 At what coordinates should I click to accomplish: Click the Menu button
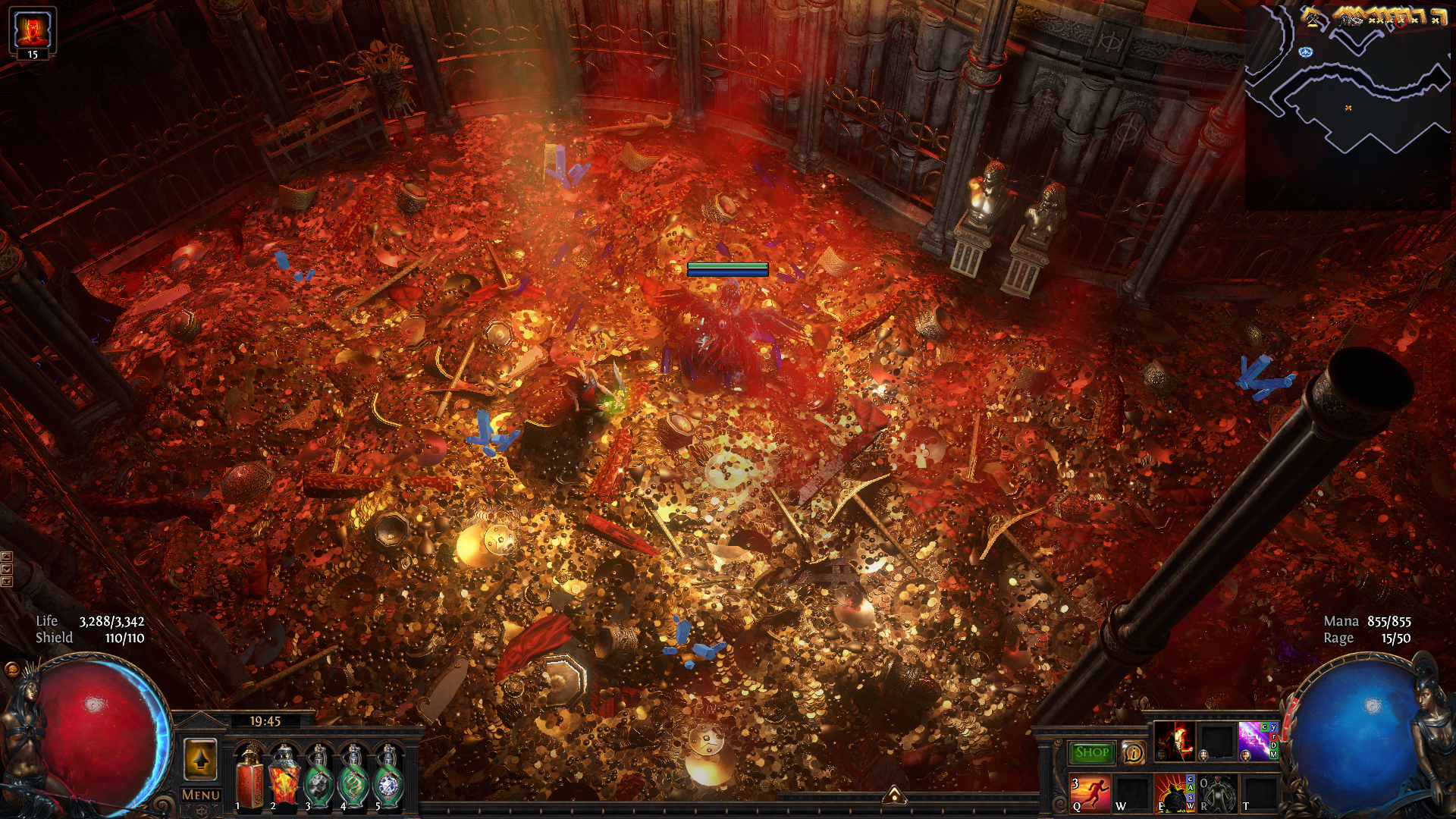[201, 795]
